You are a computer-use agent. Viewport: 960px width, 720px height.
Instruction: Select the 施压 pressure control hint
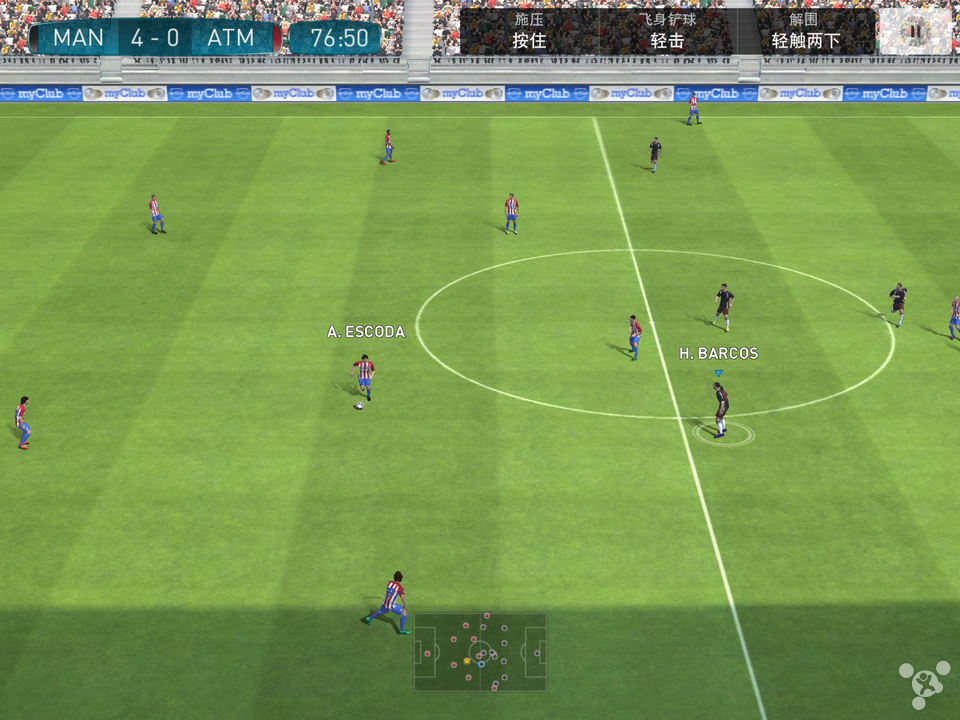[529, 31]
